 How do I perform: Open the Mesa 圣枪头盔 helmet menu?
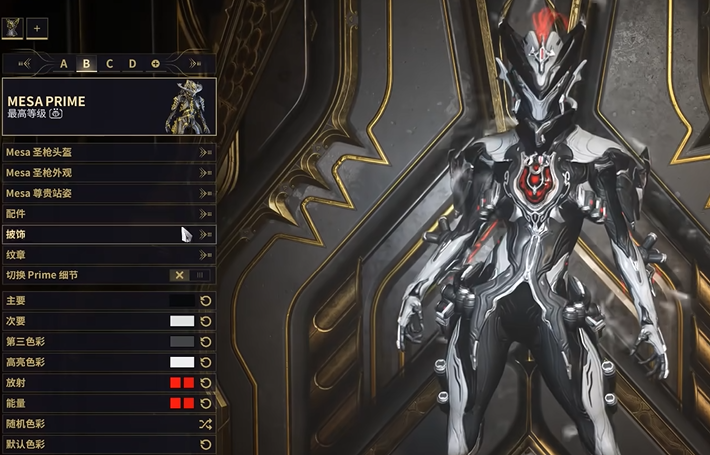coord(108,152)
